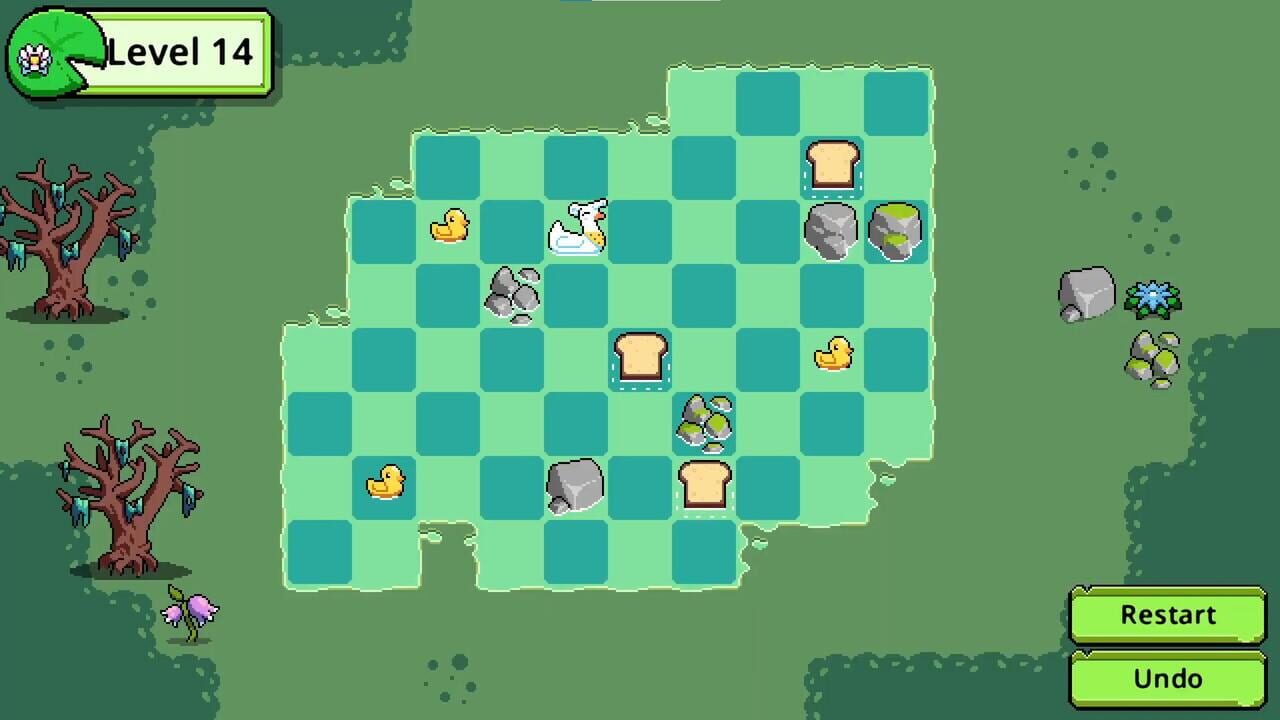Click the bread slice at the top right
Screen dimensions: 1280x720
[830, 167]
